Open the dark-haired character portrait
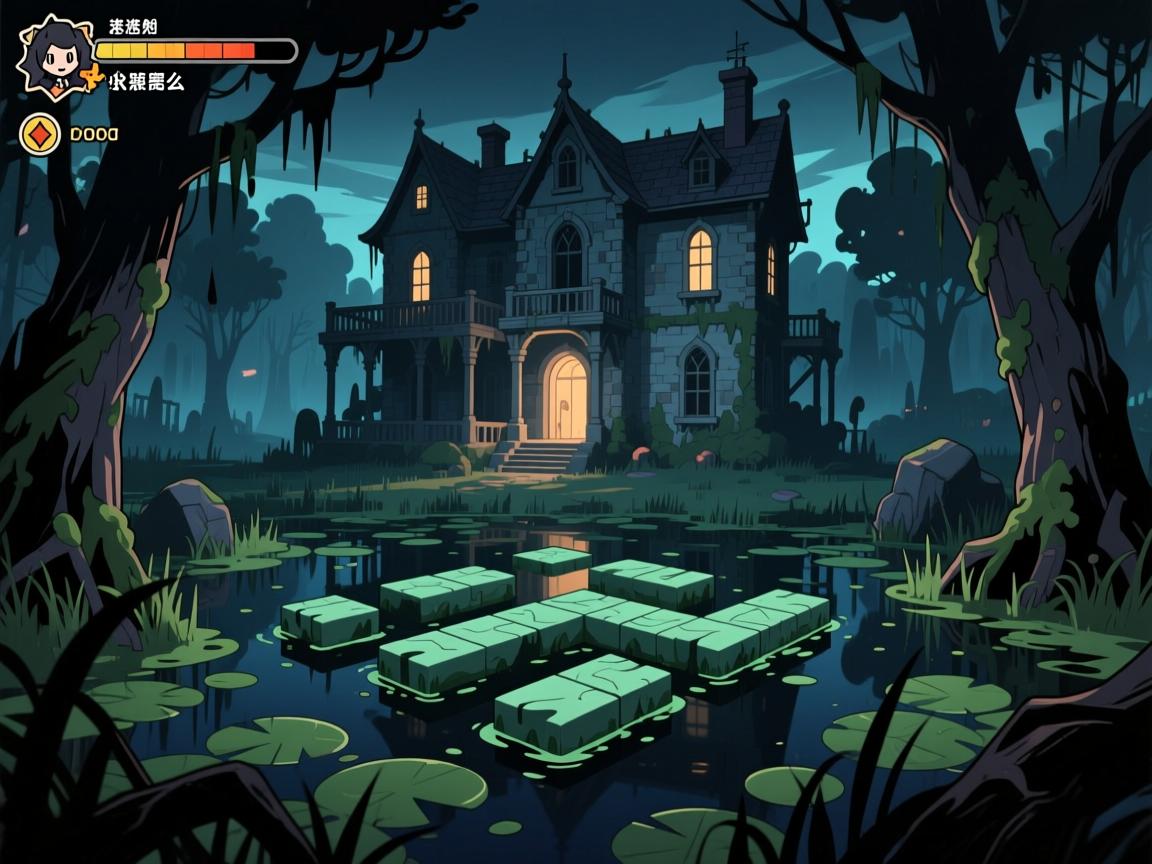 coord(56,55)
